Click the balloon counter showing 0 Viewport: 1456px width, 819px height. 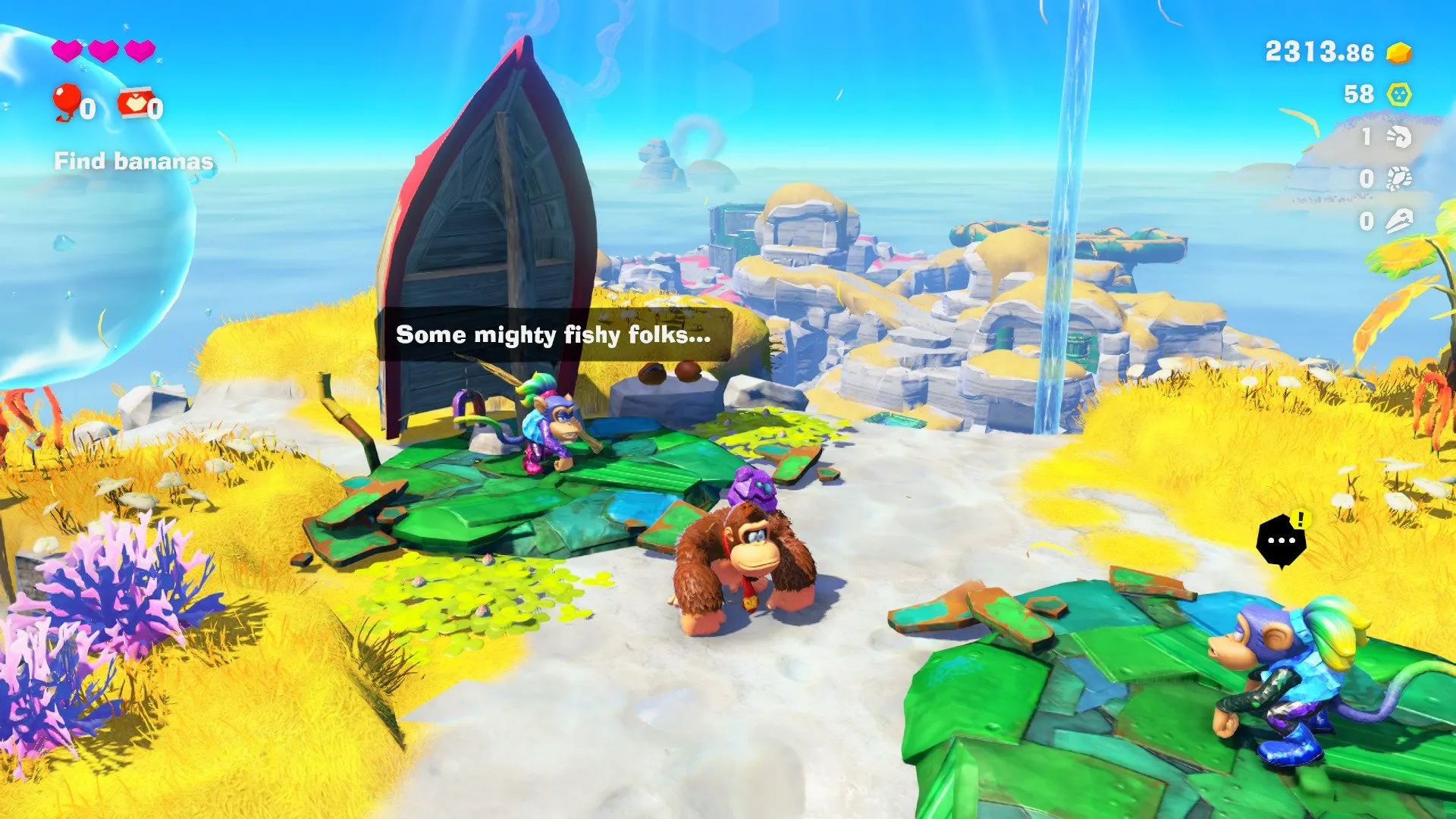(89, 107)
